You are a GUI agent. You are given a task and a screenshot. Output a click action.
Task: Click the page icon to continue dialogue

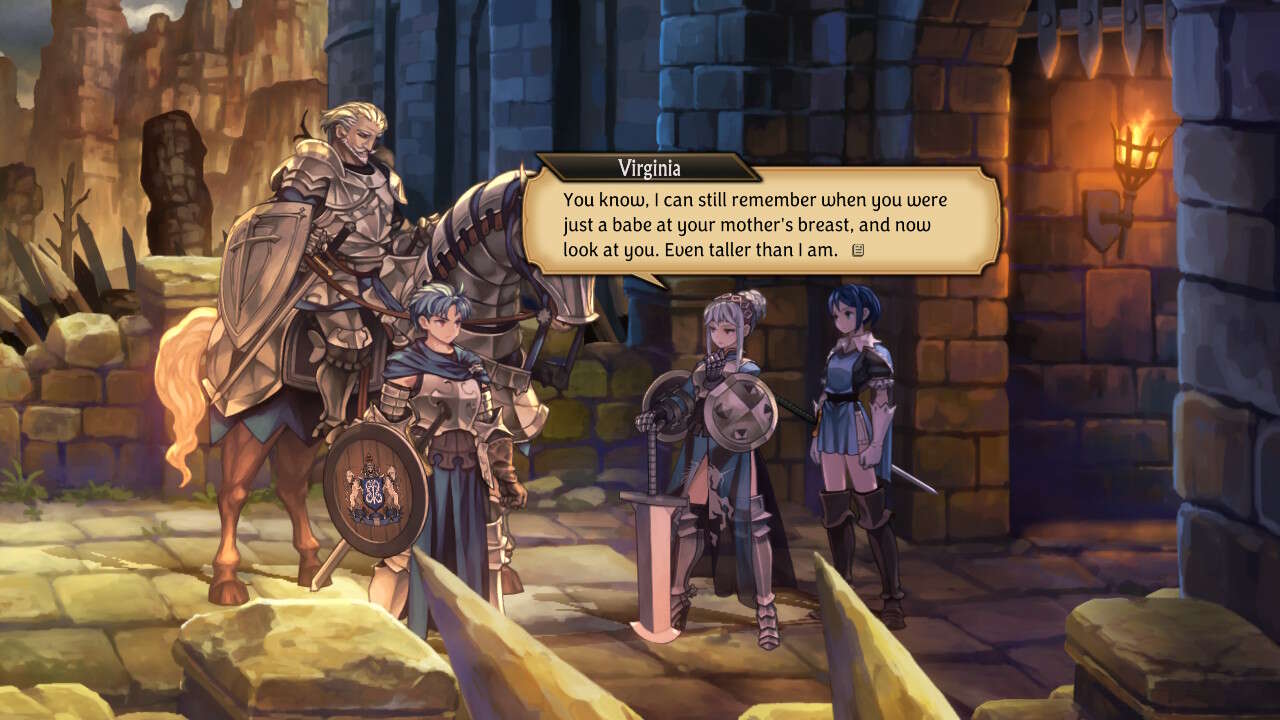point(857,250)
